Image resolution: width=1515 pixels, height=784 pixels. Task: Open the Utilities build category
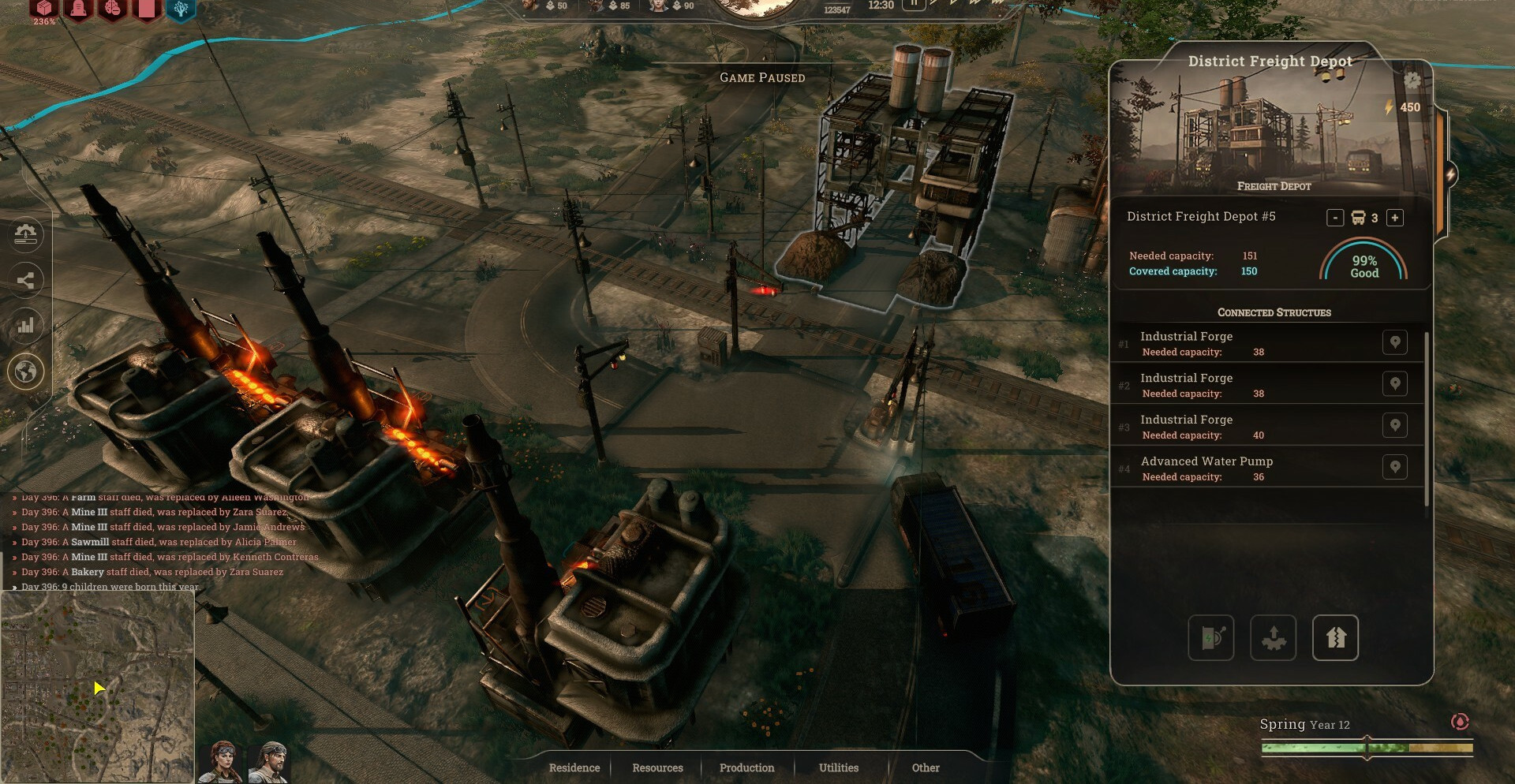click(x=839, y=767)
